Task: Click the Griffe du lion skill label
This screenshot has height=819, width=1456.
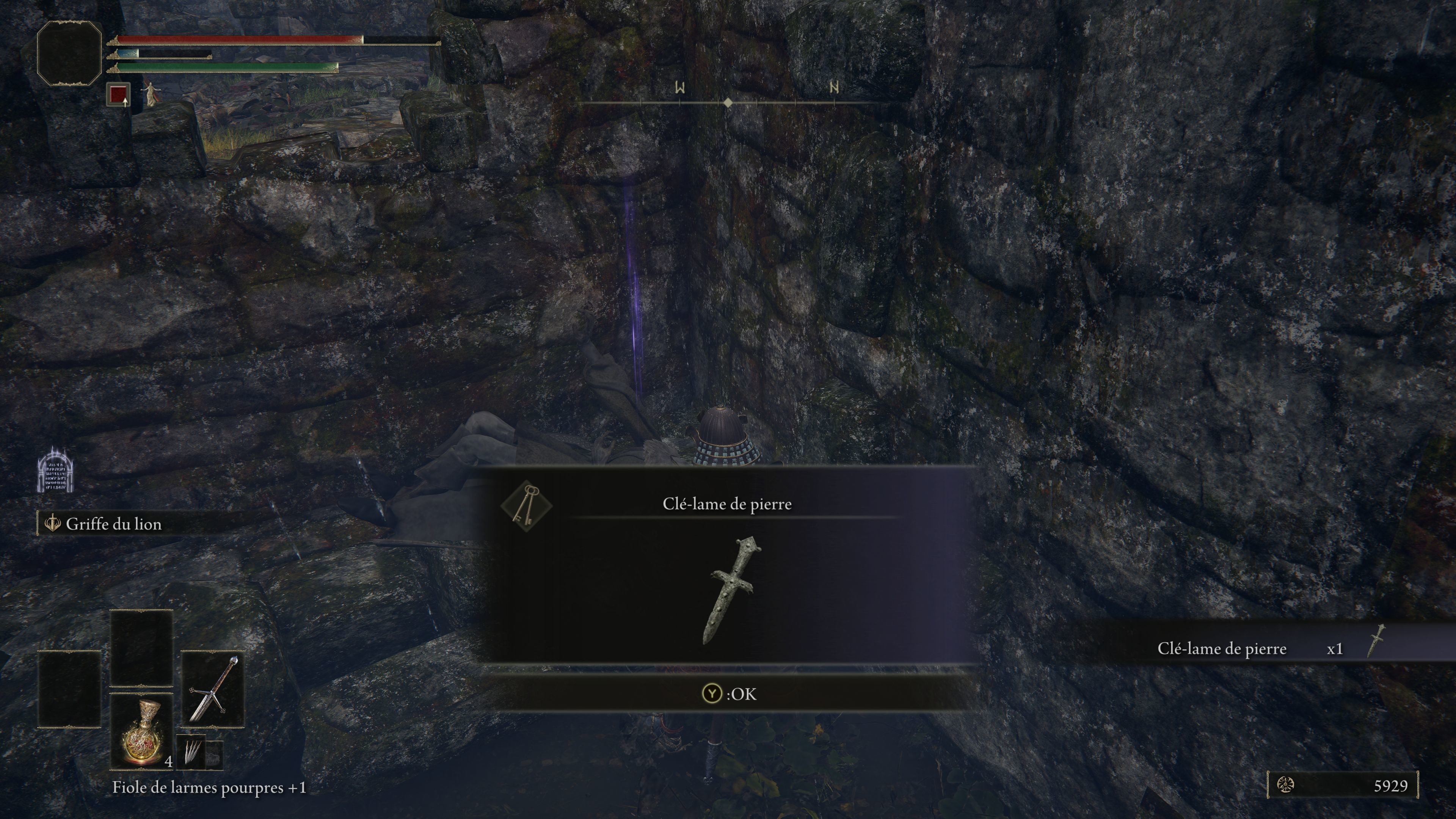Action: [113, 524]
